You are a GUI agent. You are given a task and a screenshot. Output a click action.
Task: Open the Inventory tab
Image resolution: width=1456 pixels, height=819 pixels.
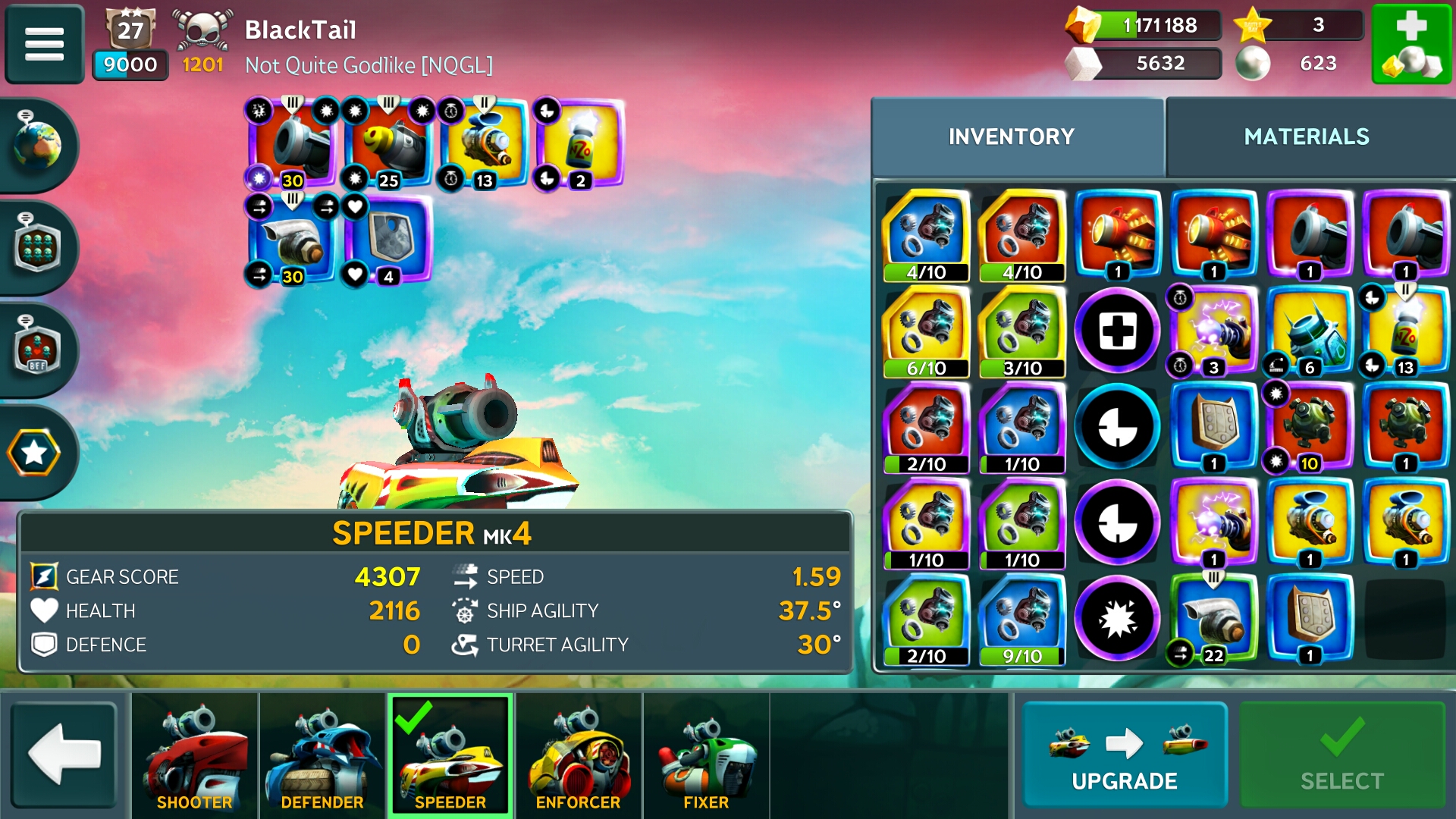(1012, 137)
